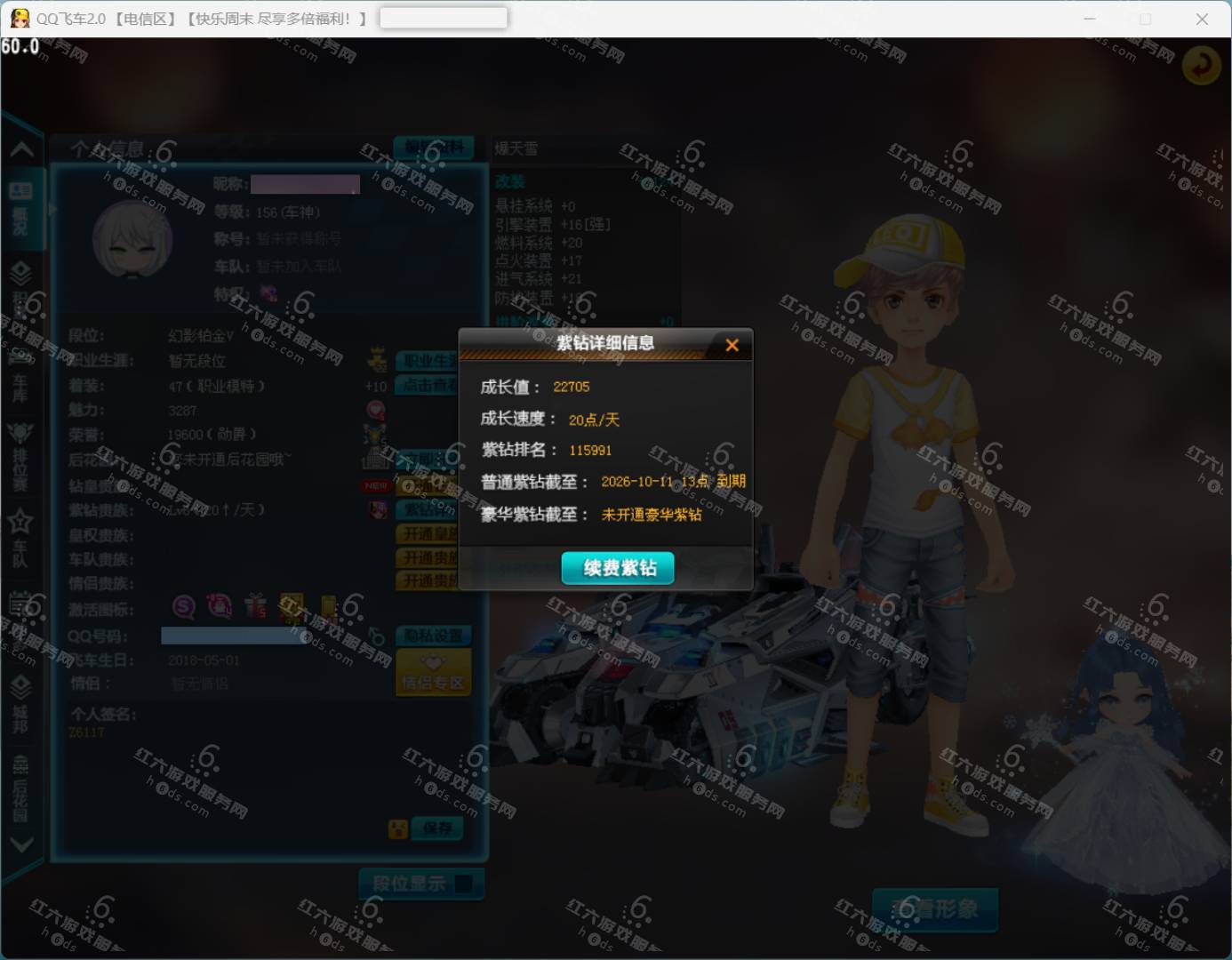Select the 车队 team tab
Image resolution: width=1232 pixels, height=960 pixels.
[x=20, y=538]
